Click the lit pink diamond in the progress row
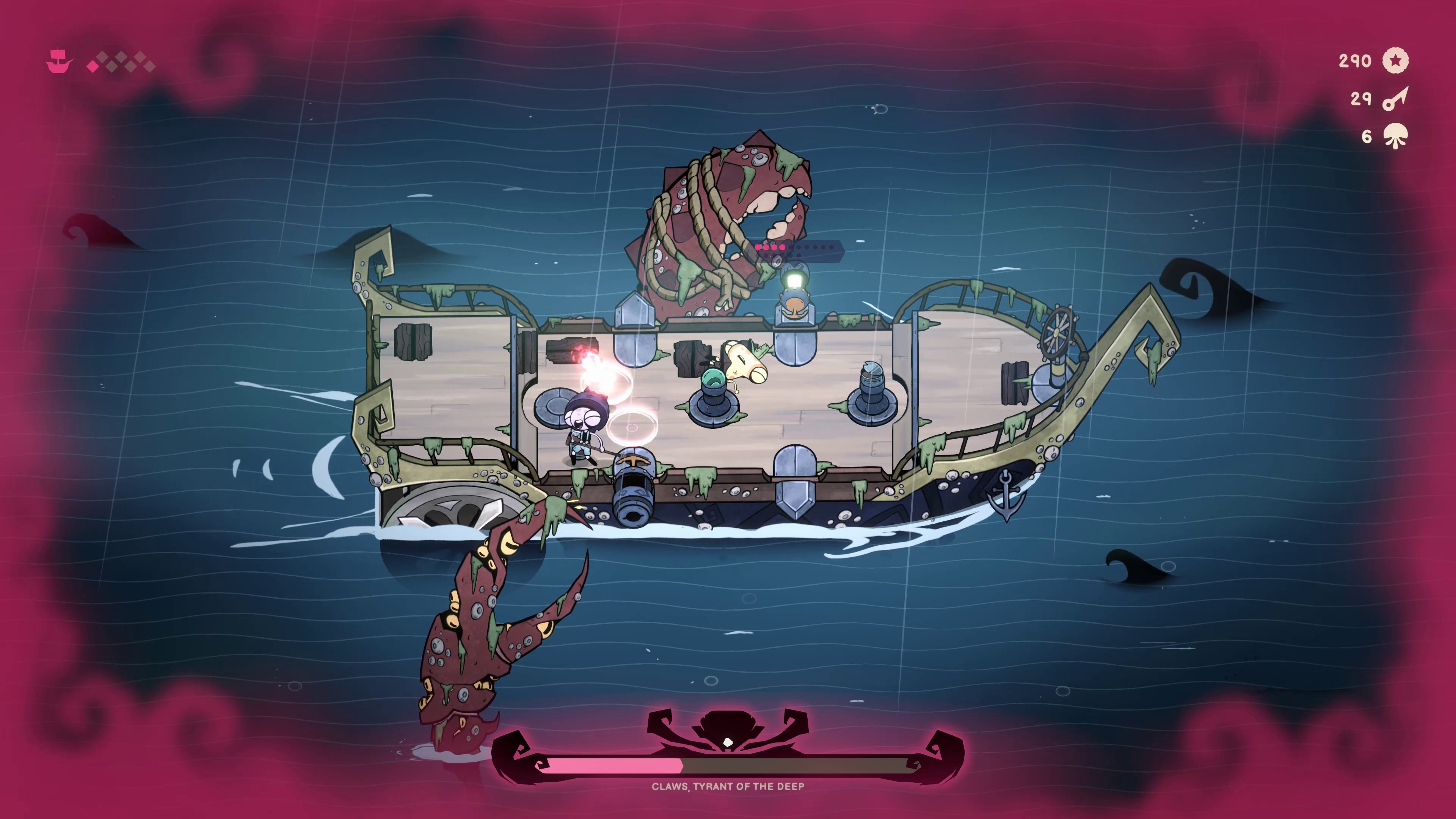The image size is (1456, 819). (93, 67)
